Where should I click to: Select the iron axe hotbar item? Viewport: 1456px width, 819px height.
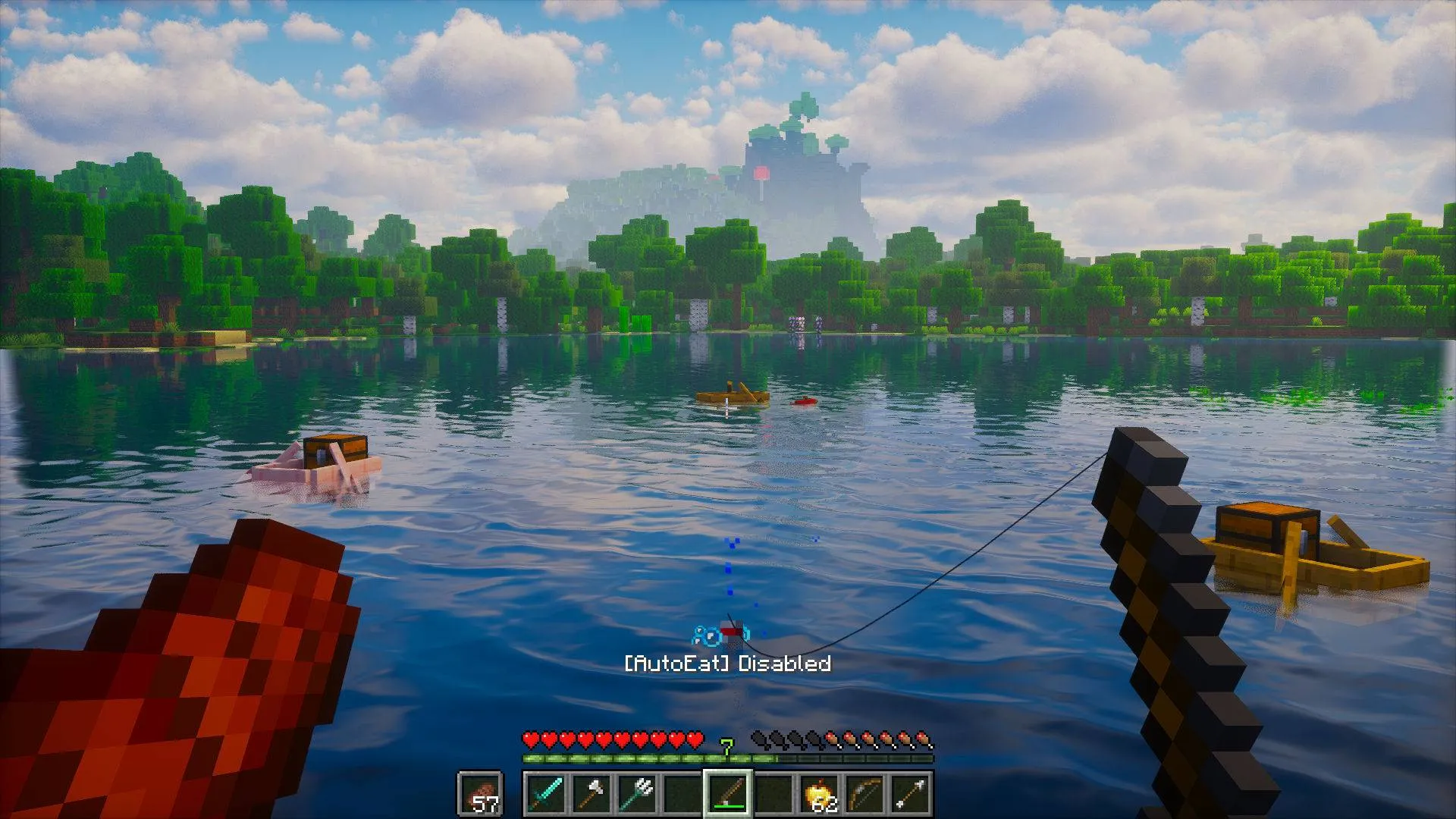click(591, 792)
